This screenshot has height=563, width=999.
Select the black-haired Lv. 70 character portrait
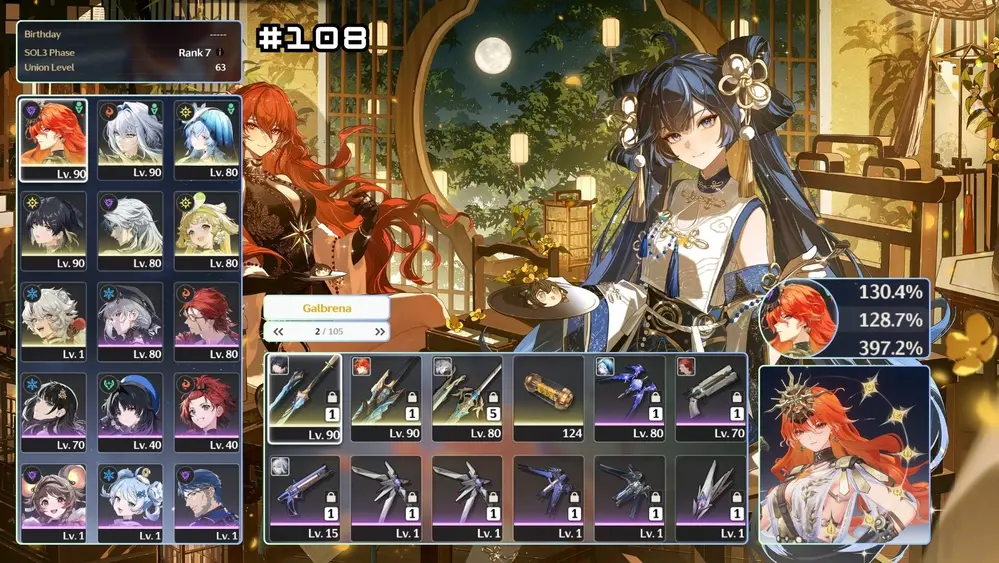(53, 413)
